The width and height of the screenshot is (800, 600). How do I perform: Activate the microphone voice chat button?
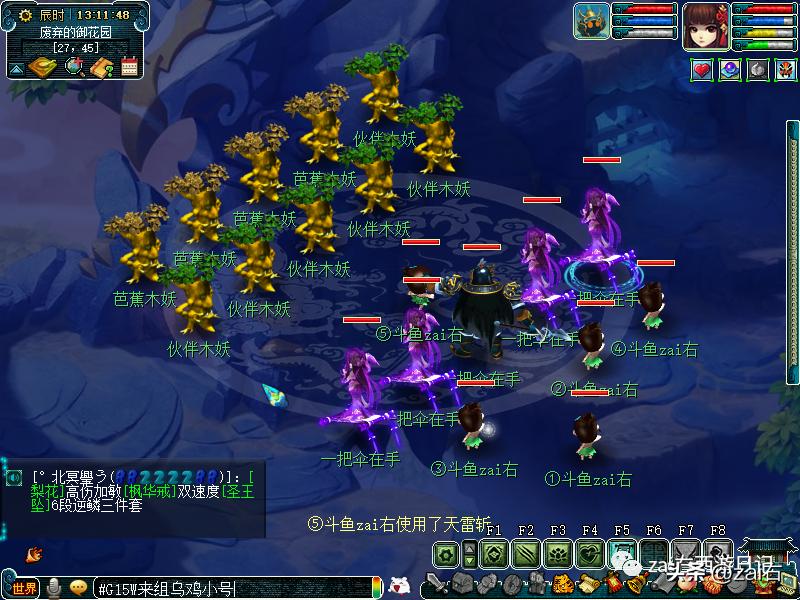pyautogui.click(x=54, y=588)
